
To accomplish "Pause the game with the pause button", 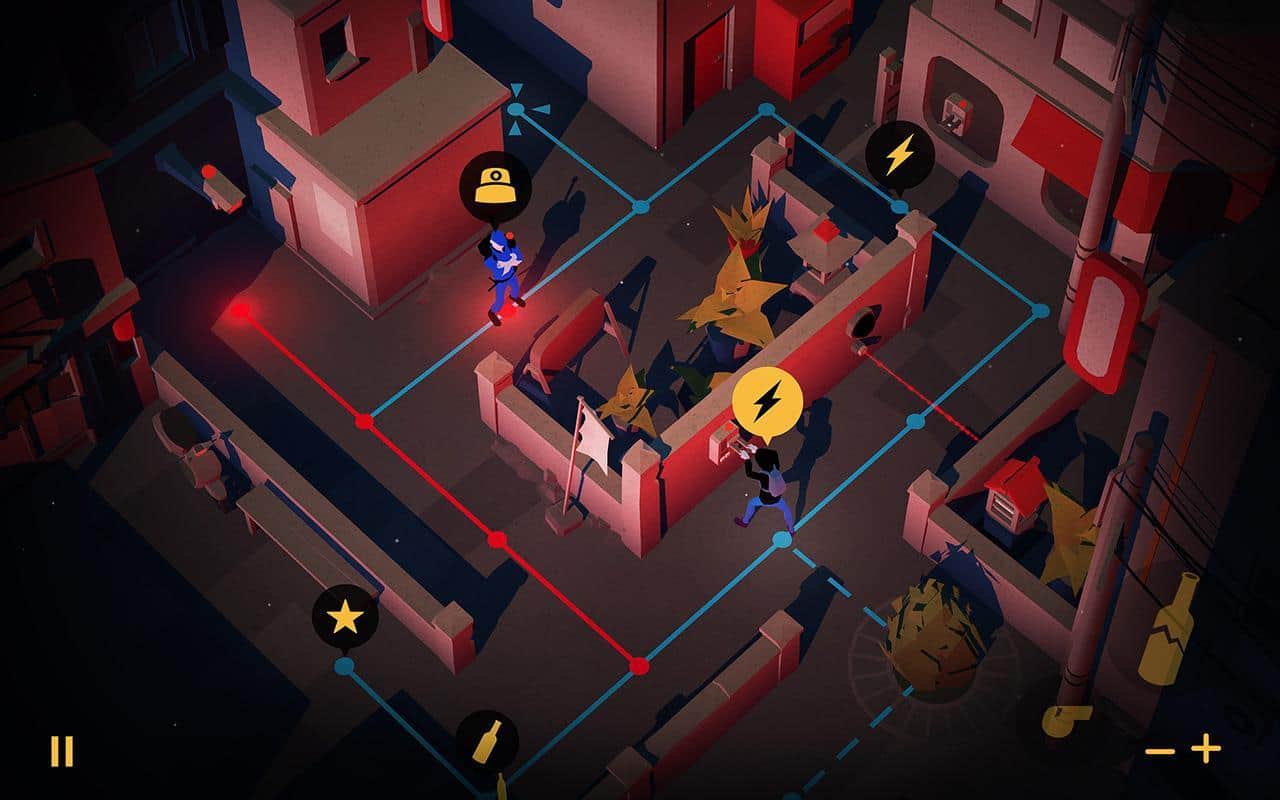I will [62, 751].
